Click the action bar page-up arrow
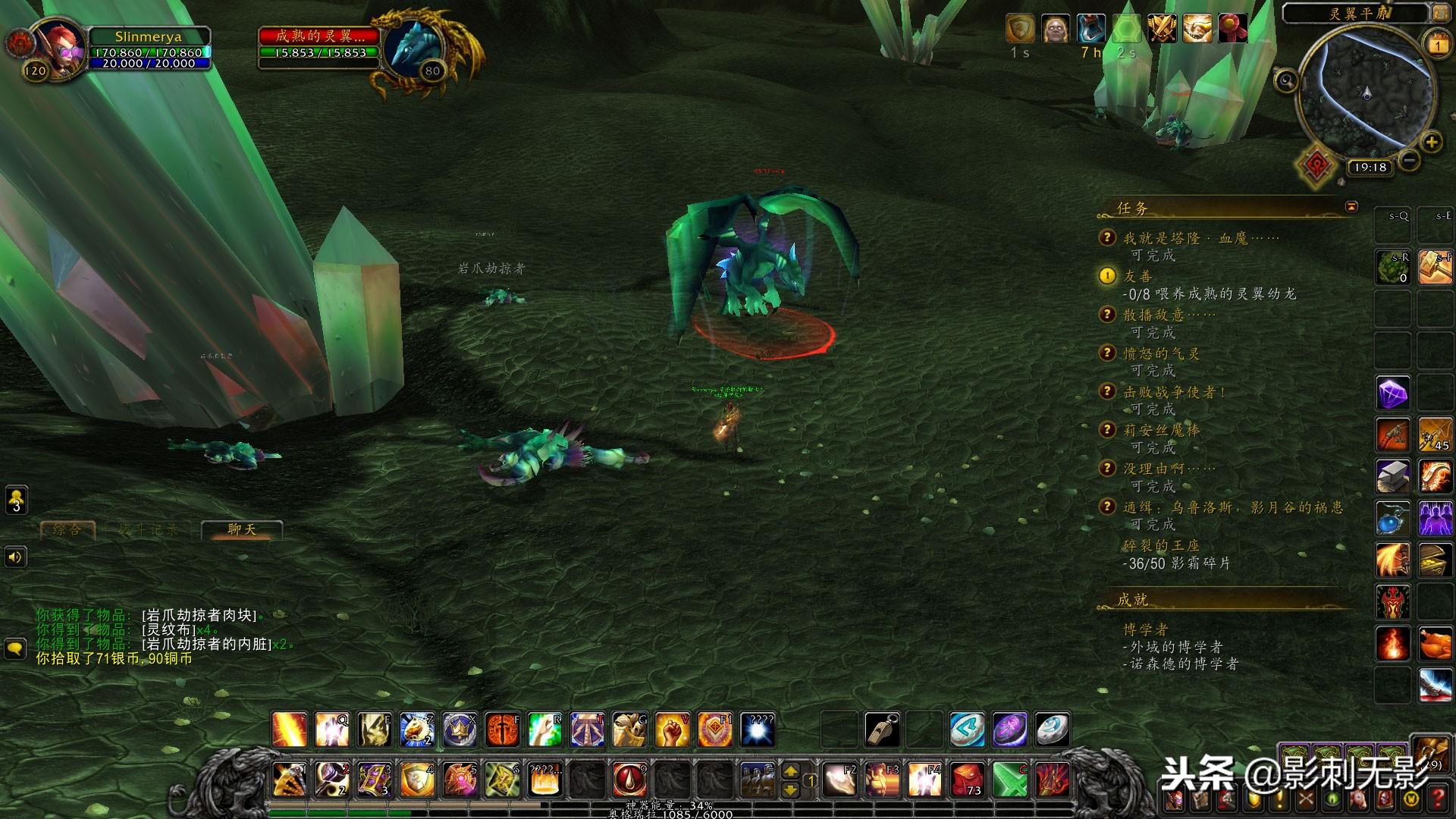Viewport: 1456px width, 819px height. tap(790, 771)
